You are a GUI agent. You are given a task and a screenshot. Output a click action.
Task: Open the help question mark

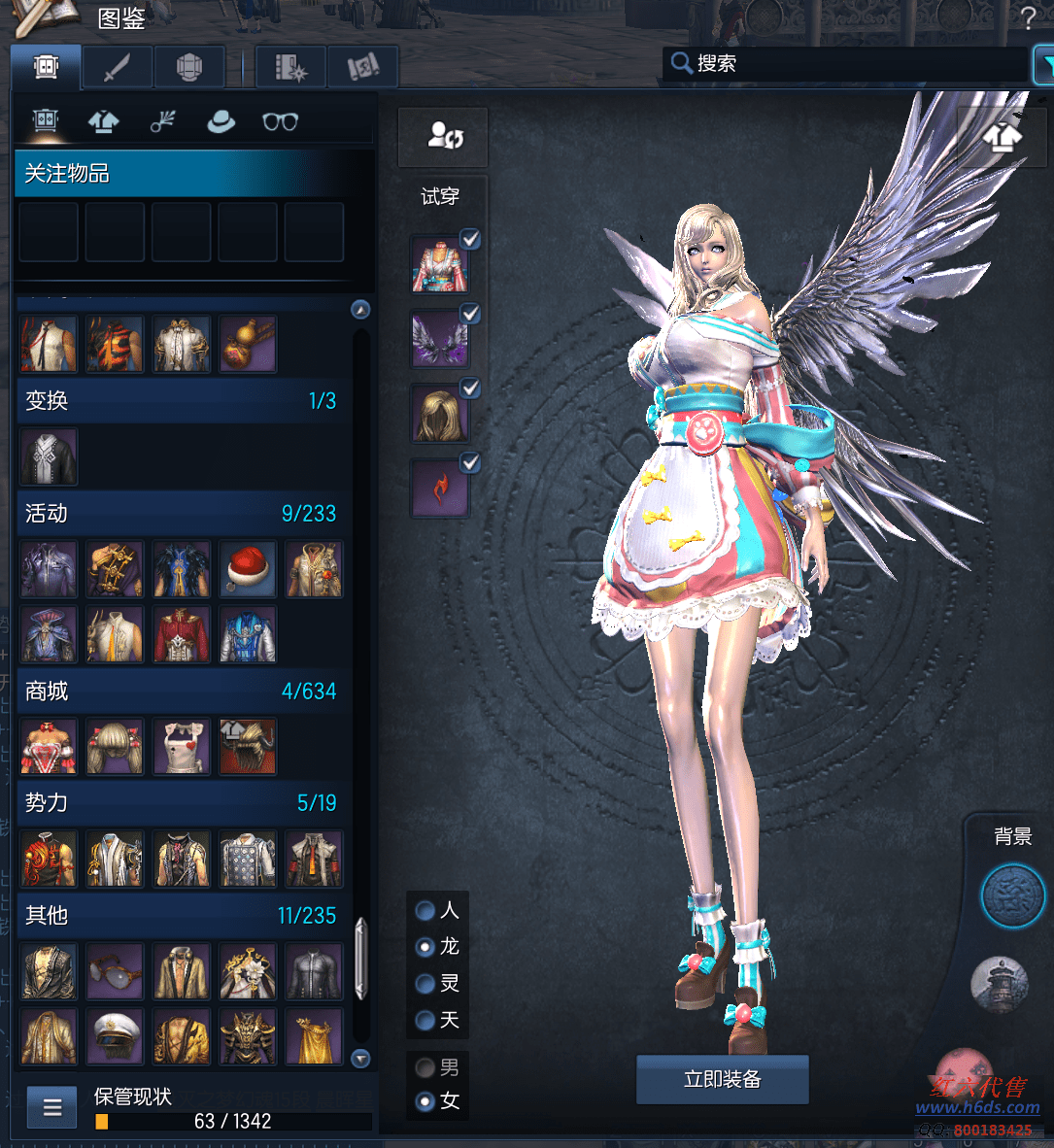coord(1029,18)
